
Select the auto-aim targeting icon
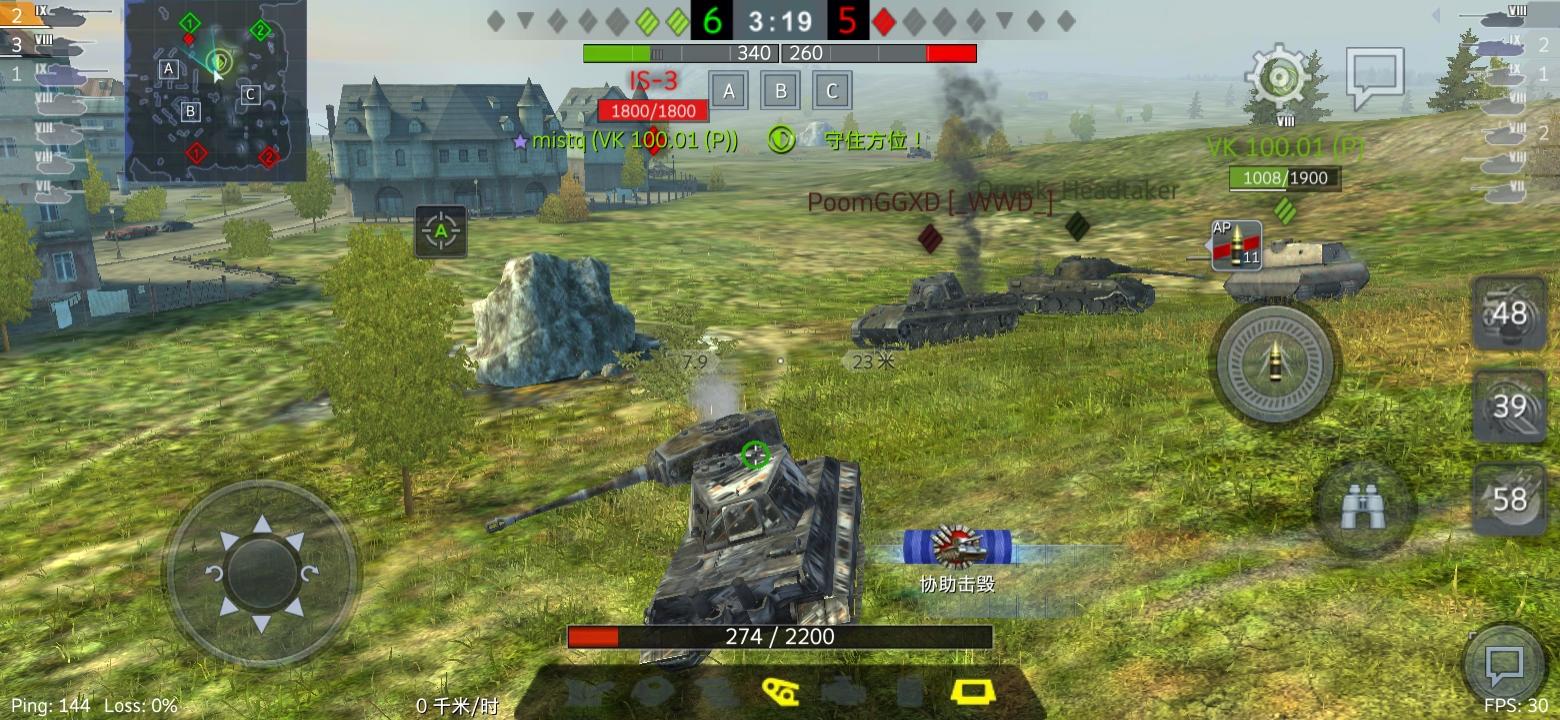(x=440, y=229)
